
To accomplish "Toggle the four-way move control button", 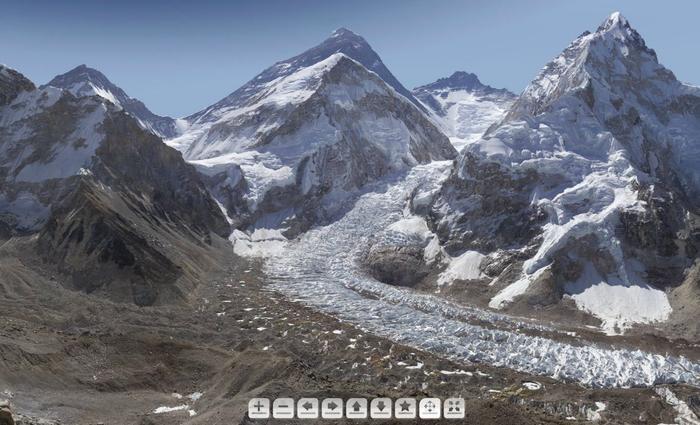I will (x=429, y=407).
